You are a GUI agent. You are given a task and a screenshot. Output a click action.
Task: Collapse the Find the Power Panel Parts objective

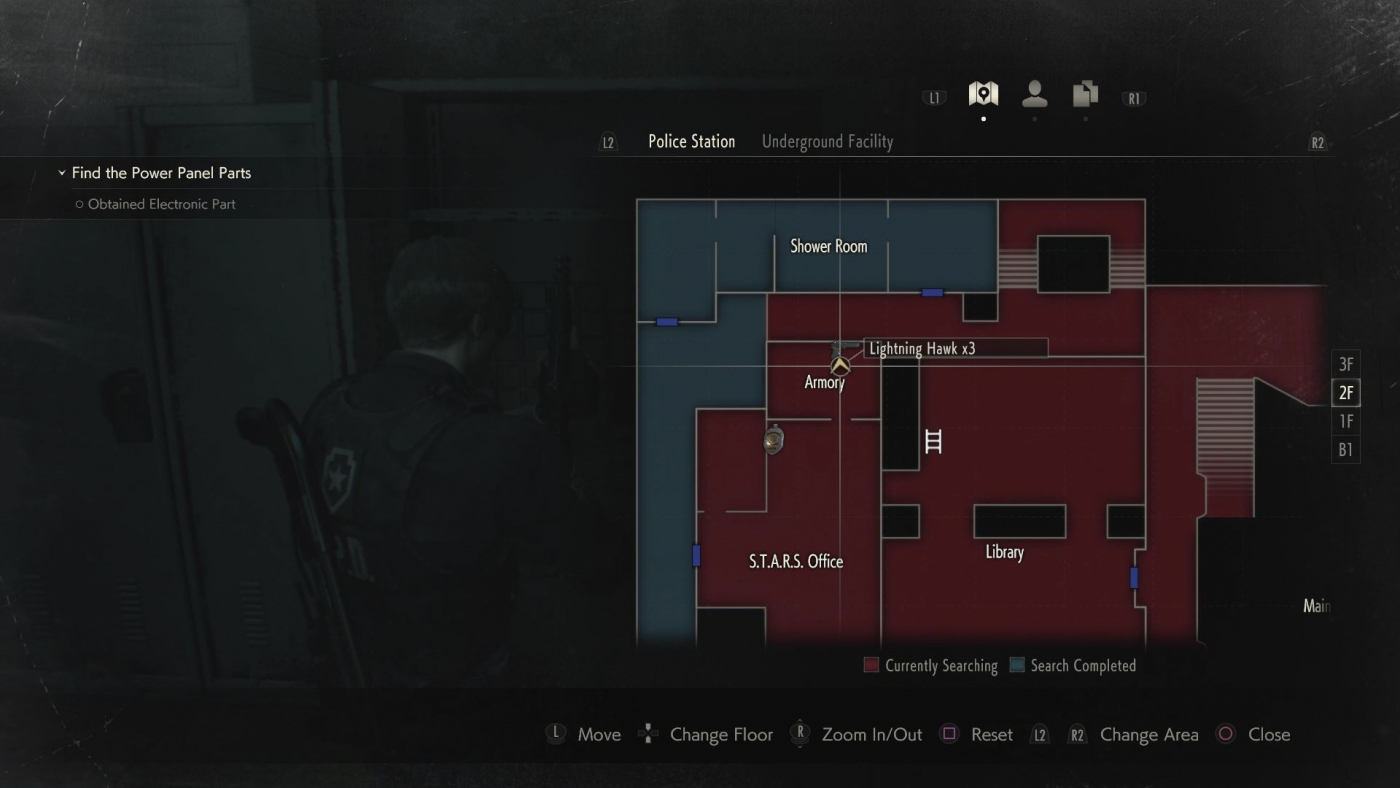[x=62, y=172]
